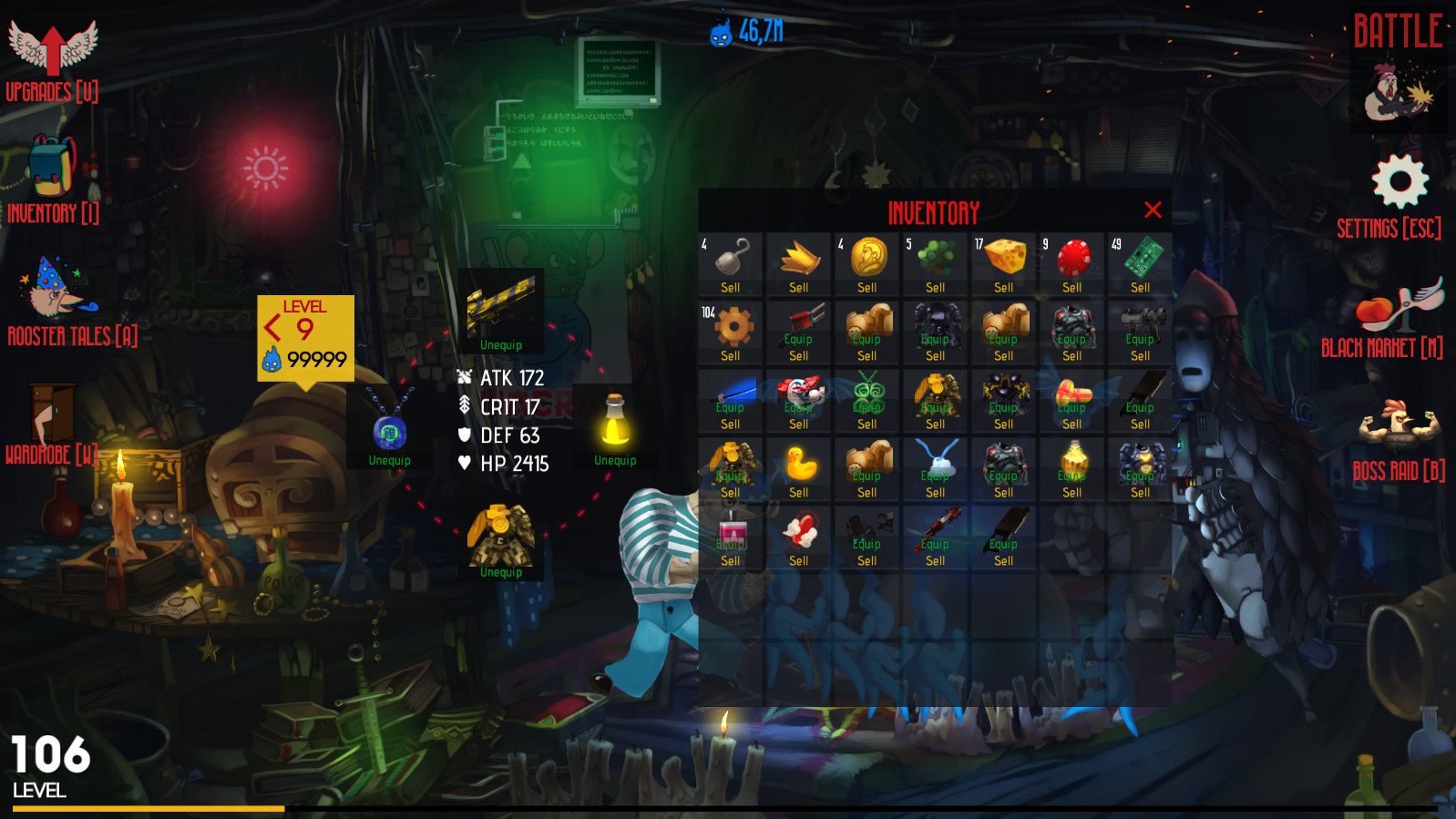The height and width of the screenshot is (819, 1456).
Task: Unequip the yellow potion
Action: [x=614, y=460]
